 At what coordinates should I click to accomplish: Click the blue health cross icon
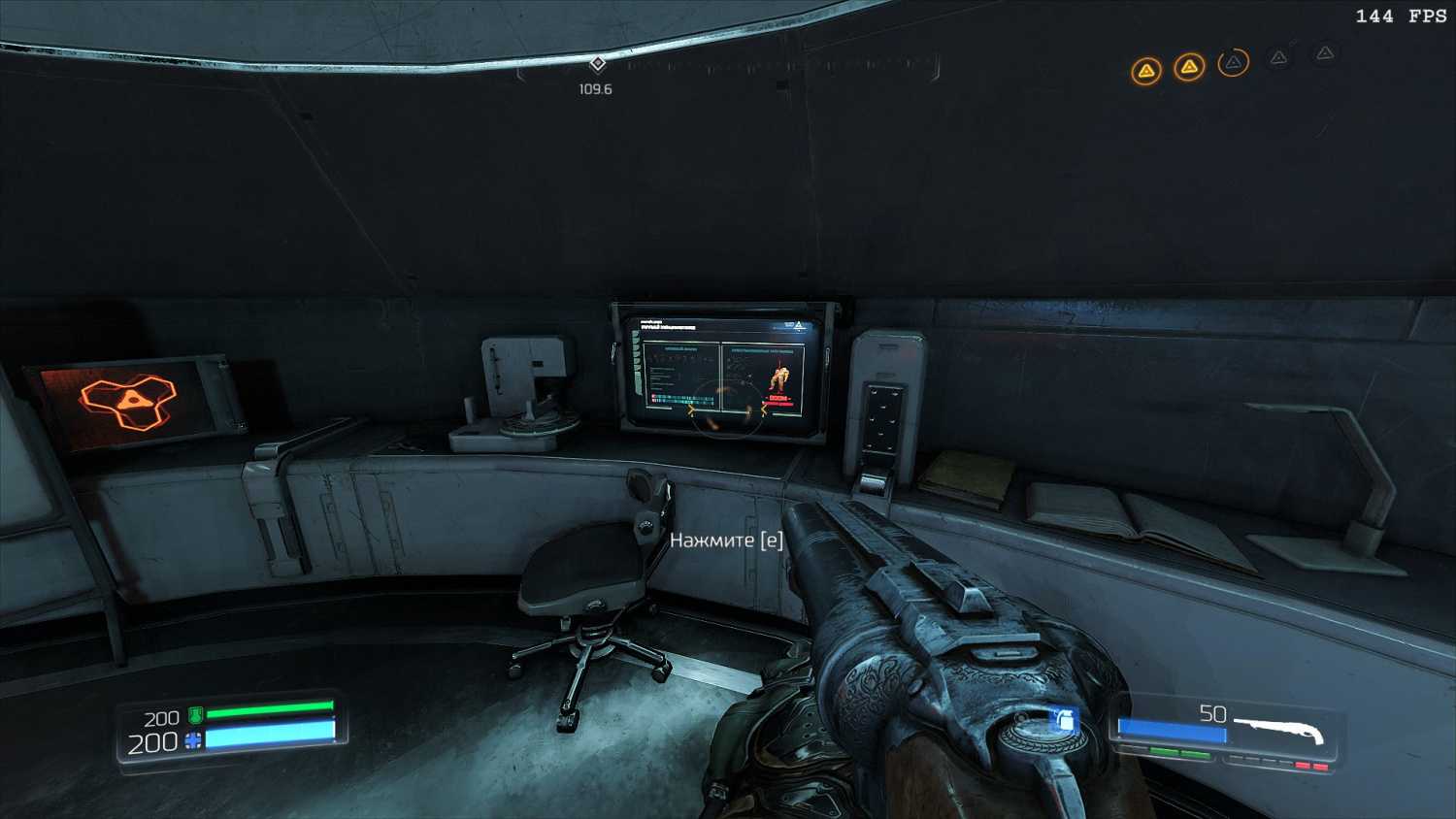point(193,741)
